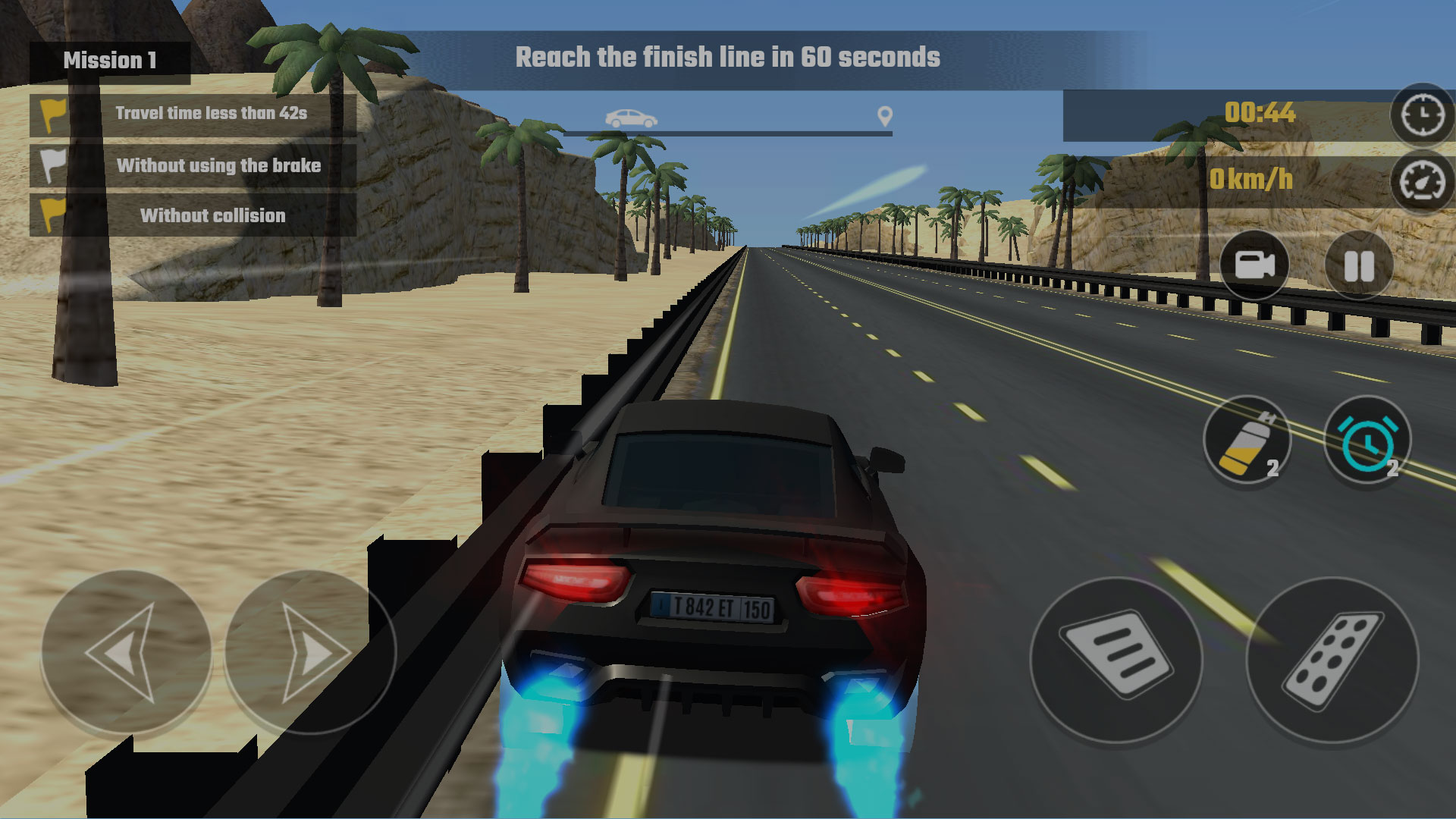Click the yellow 00:44 countdown timer
Screen dimensions: 1456x819
pos(1260,114)
